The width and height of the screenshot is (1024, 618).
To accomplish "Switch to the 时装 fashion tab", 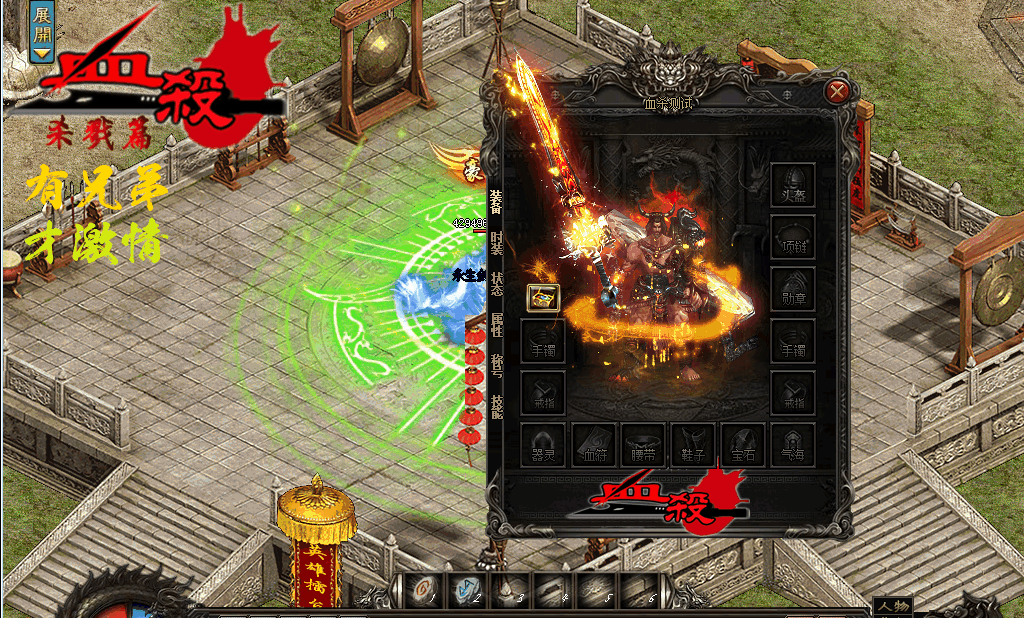I will click(x=496, y=244).
